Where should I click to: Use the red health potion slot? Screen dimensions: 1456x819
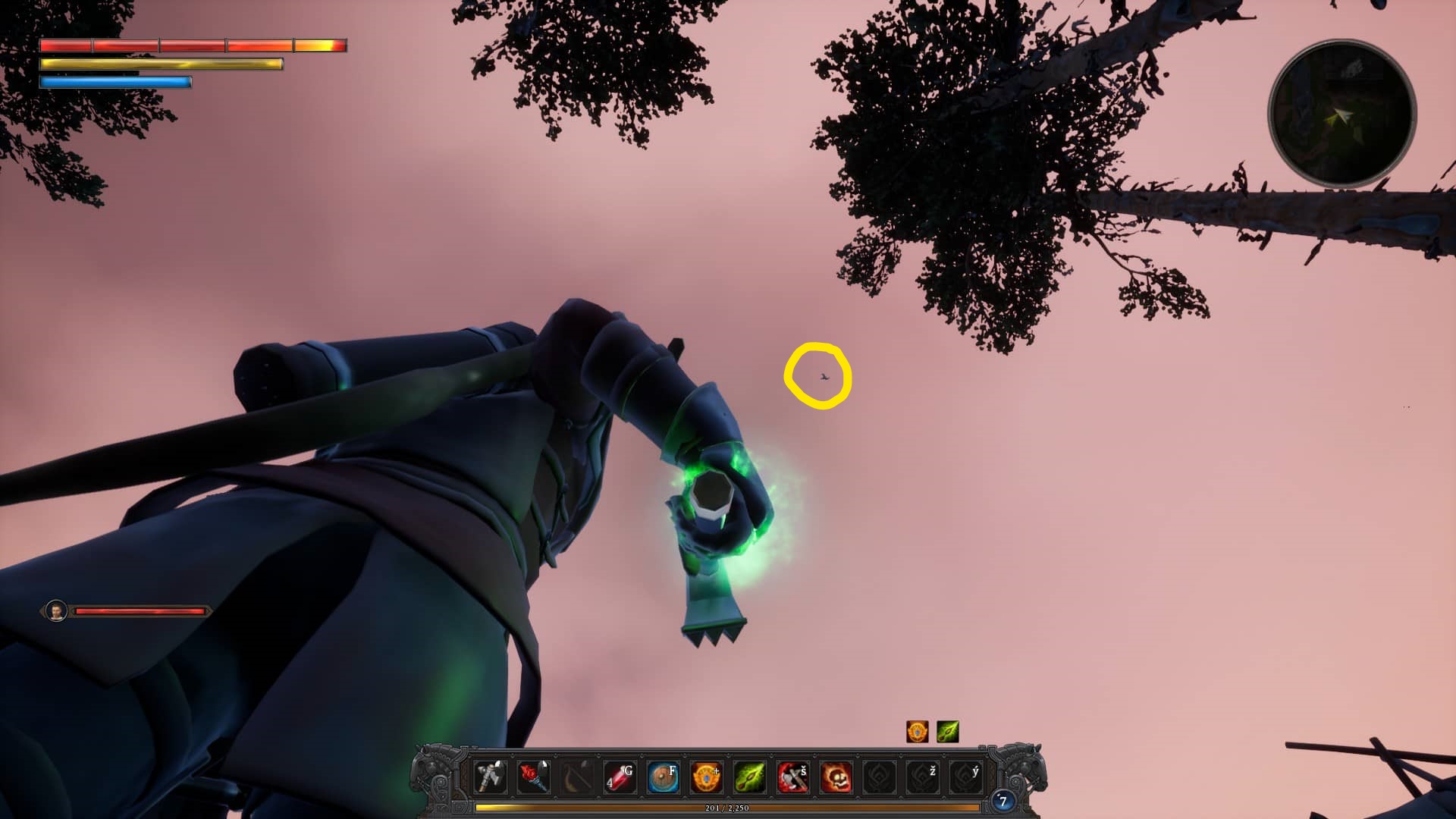[620, 777]
